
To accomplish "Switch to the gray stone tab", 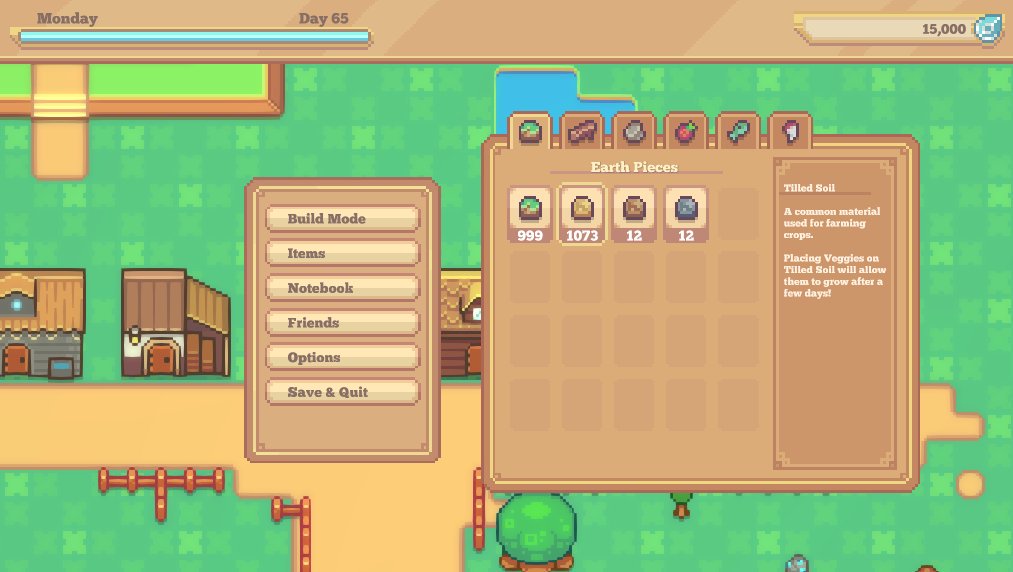I will pyautogui.click(x=634, y=131).
